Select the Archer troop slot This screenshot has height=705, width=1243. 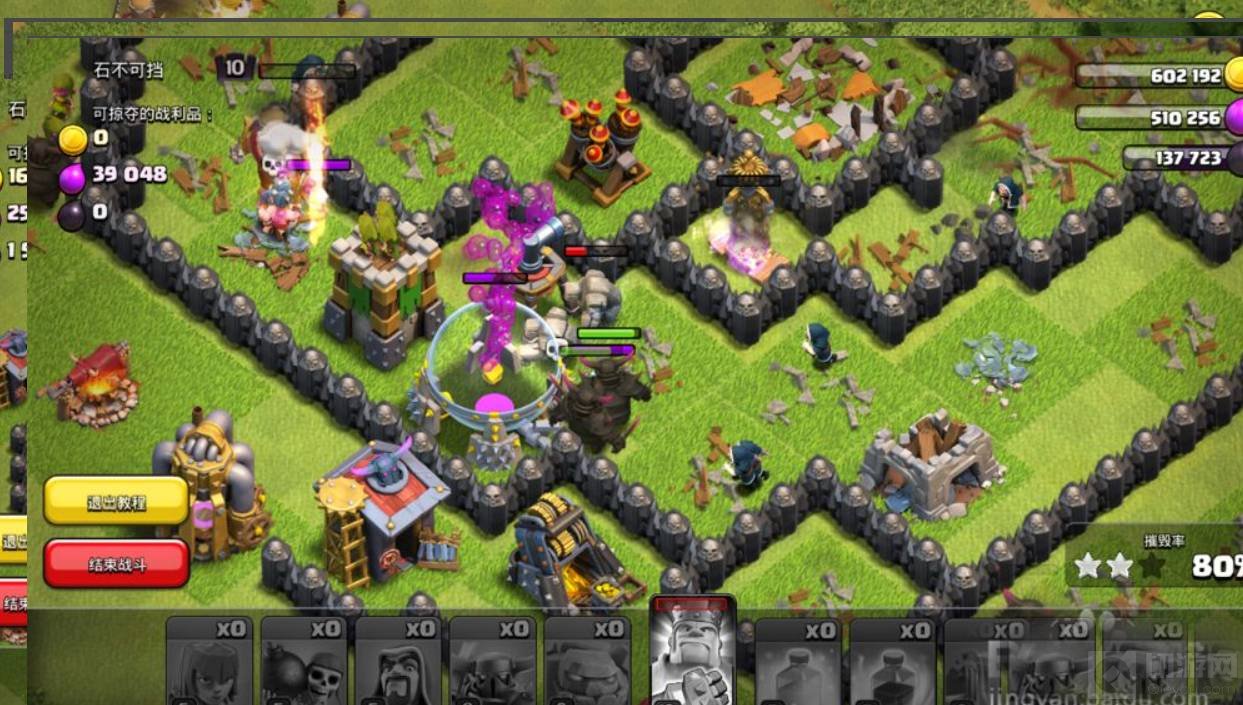coord(208,662)
